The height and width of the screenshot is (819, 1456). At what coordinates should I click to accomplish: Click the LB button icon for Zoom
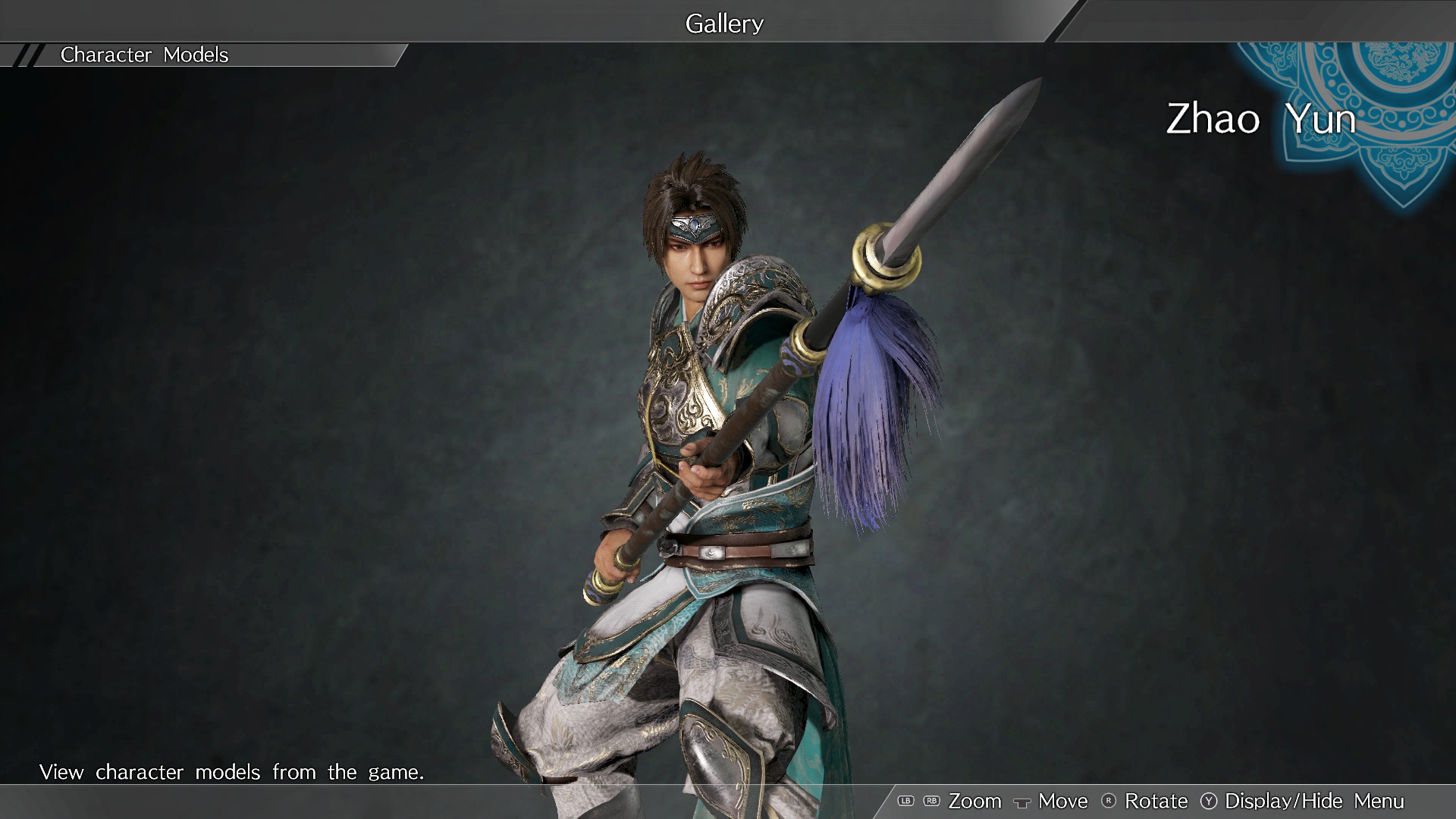point(905,801)
